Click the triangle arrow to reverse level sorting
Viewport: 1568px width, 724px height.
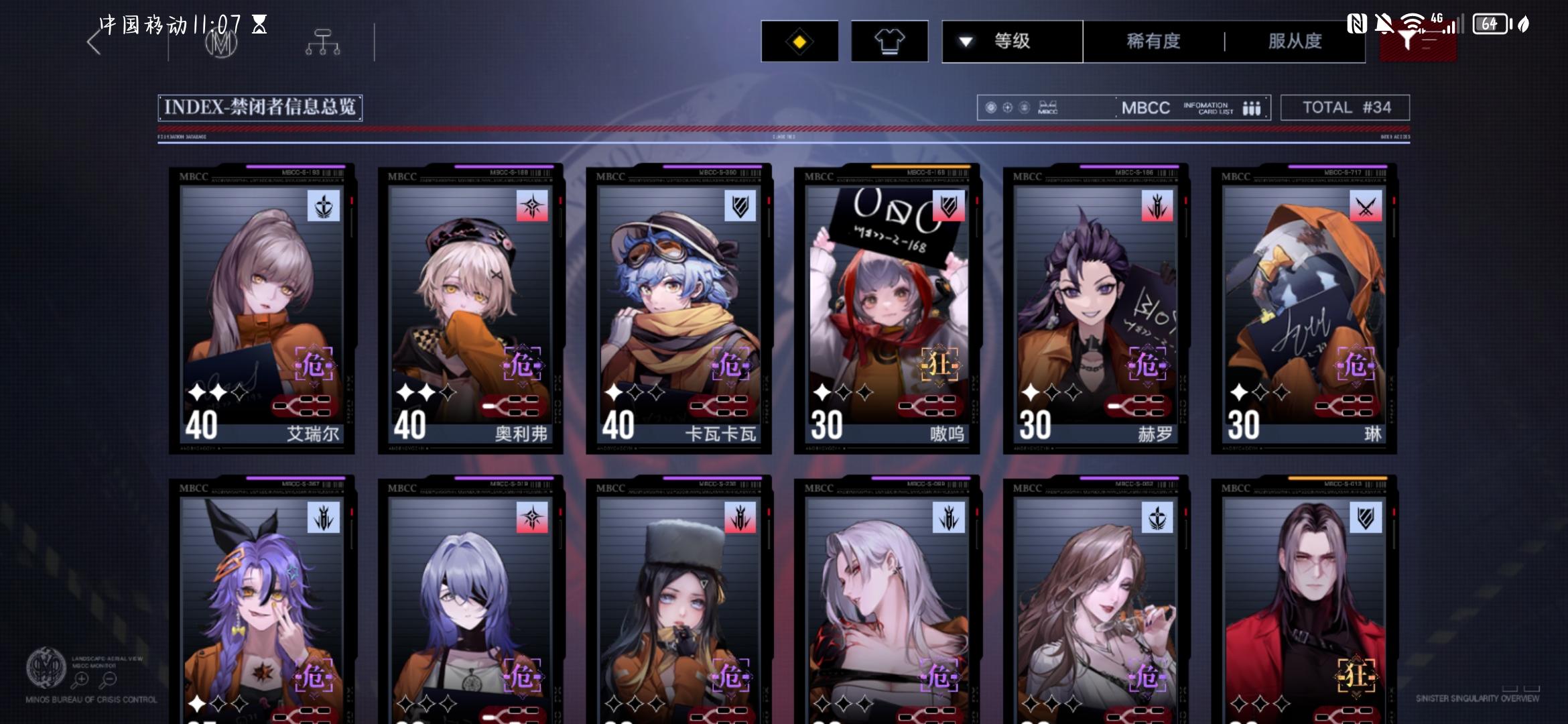coord(965,41)
